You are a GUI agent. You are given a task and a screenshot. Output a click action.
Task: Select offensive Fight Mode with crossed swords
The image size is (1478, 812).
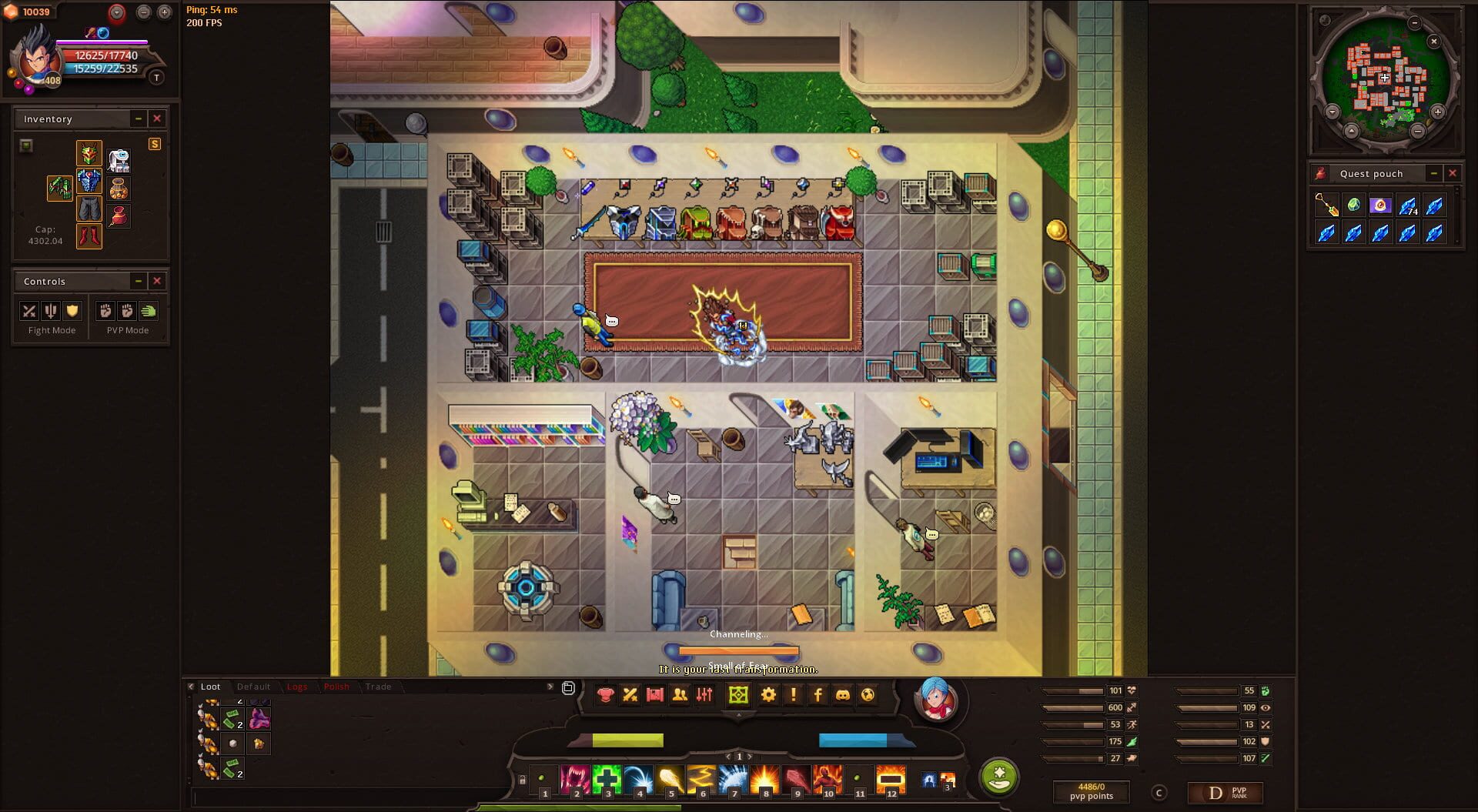point(28,311)
